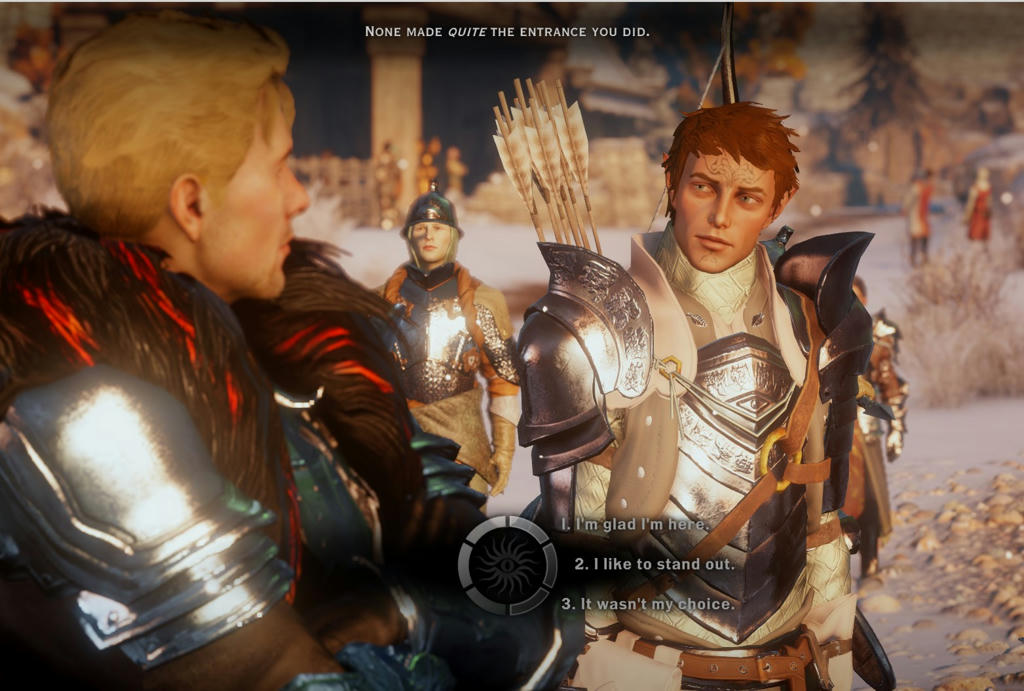Select "I like to stand out." response
This screenshot has height=691, width=1024.
coord(654,564)
